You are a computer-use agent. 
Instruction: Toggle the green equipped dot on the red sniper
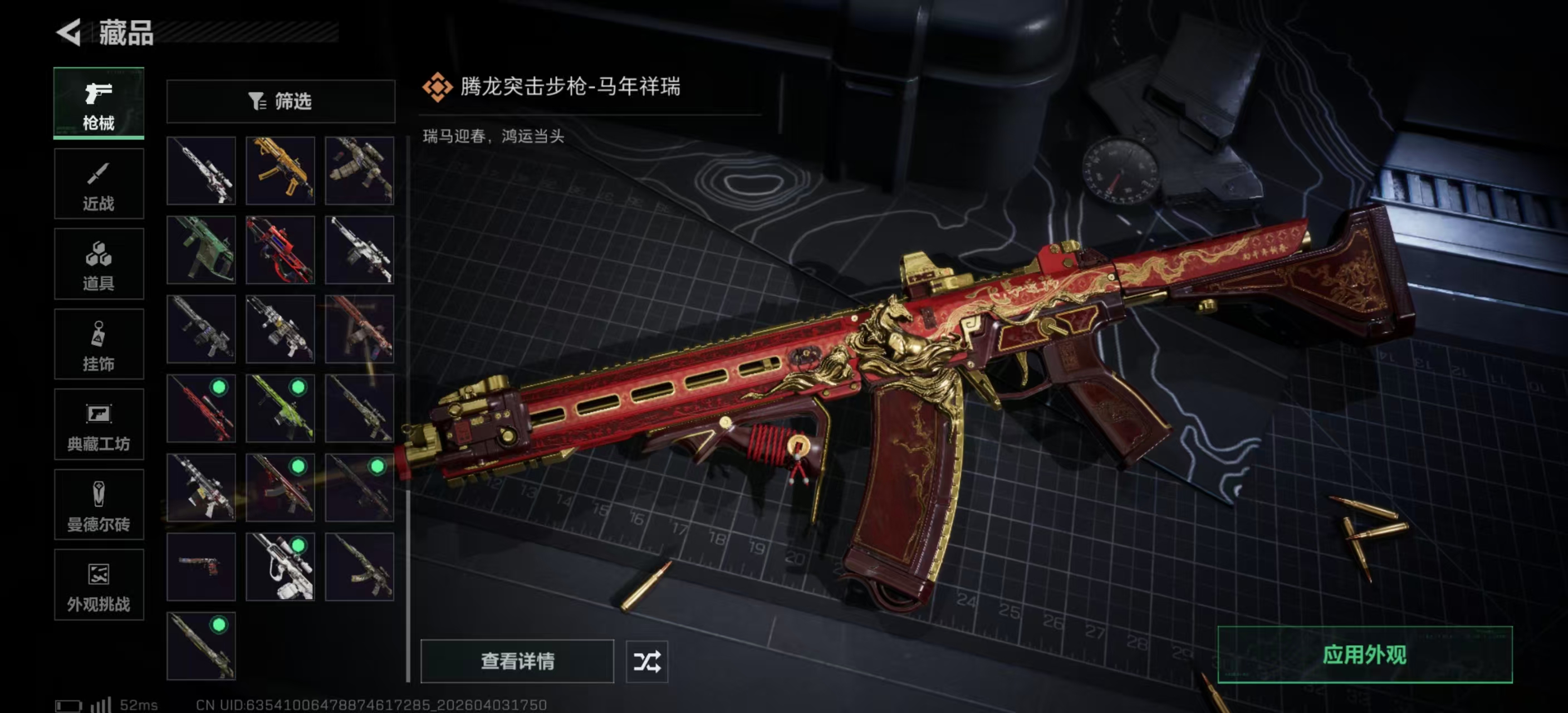click(219, 385)
